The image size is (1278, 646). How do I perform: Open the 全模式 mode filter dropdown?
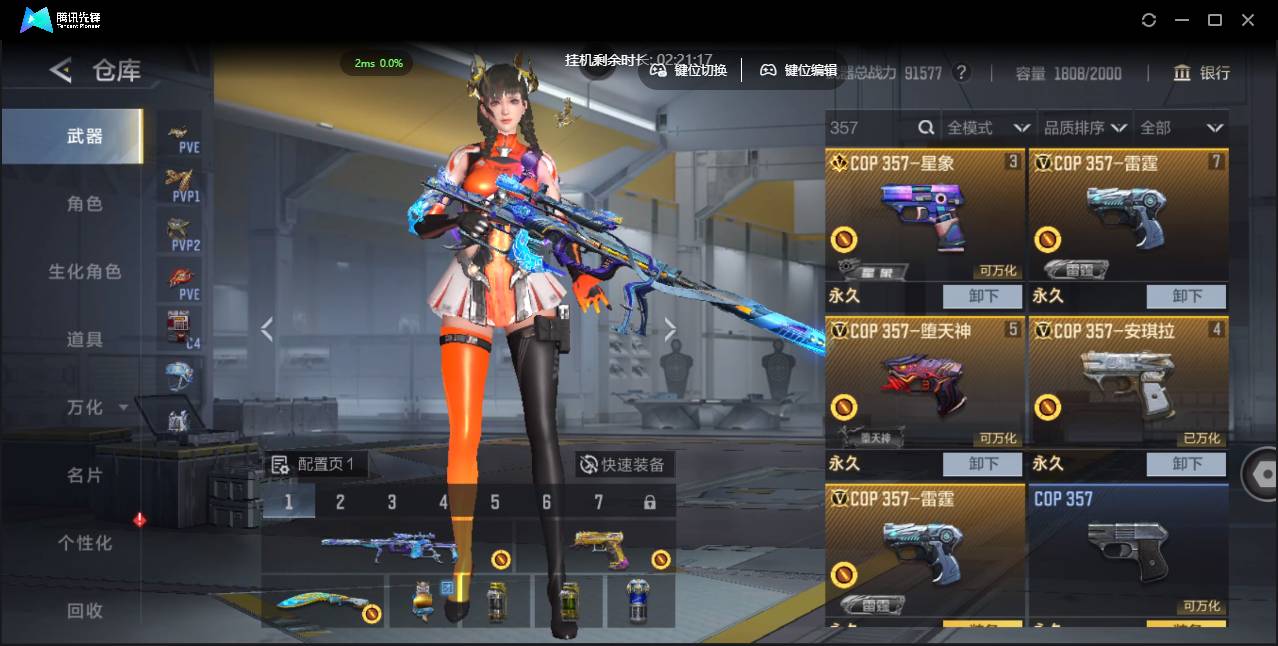pyautogui.click(x=987, y=128)
